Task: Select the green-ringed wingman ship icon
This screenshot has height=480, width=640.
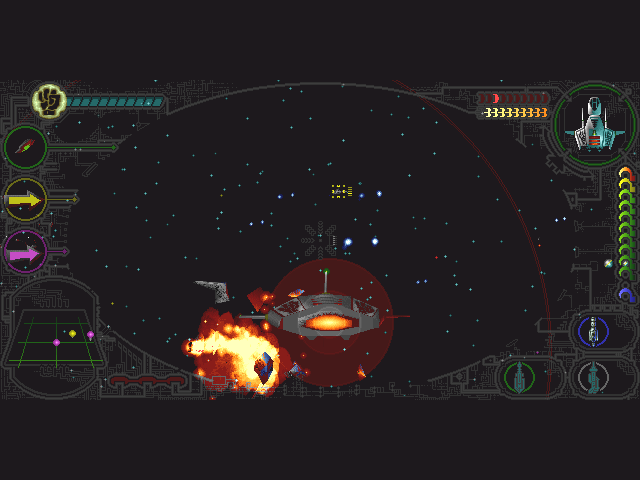Action: [x=520, y=377]
